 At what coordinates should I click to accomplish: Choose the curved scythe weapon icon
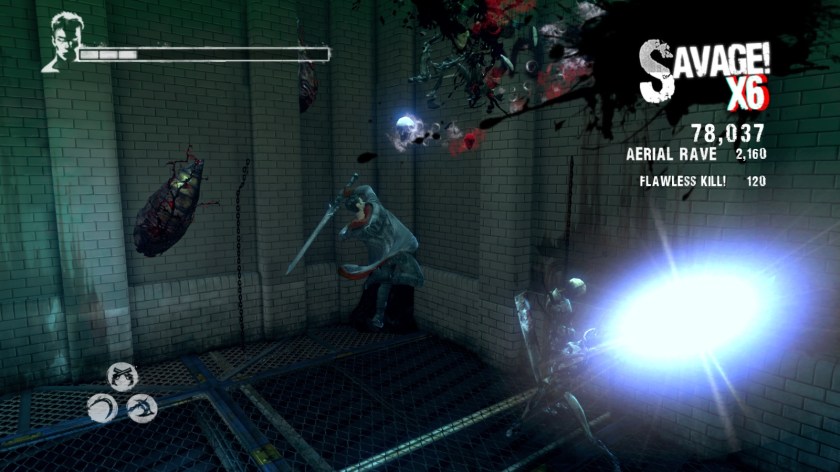click(102, 407)
